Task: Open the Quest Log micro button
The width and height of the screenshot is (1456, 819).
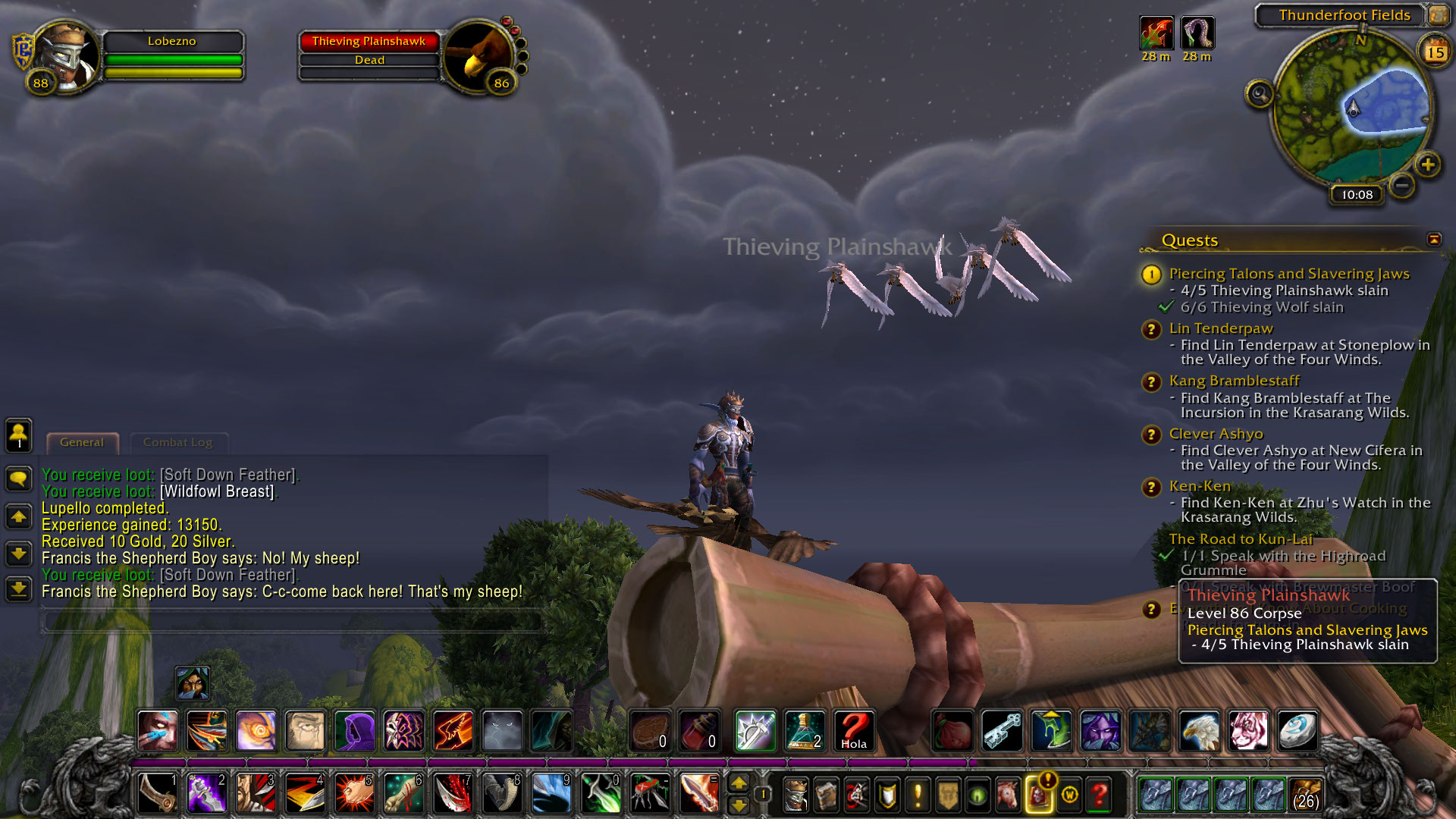Action: click(918, 795)
